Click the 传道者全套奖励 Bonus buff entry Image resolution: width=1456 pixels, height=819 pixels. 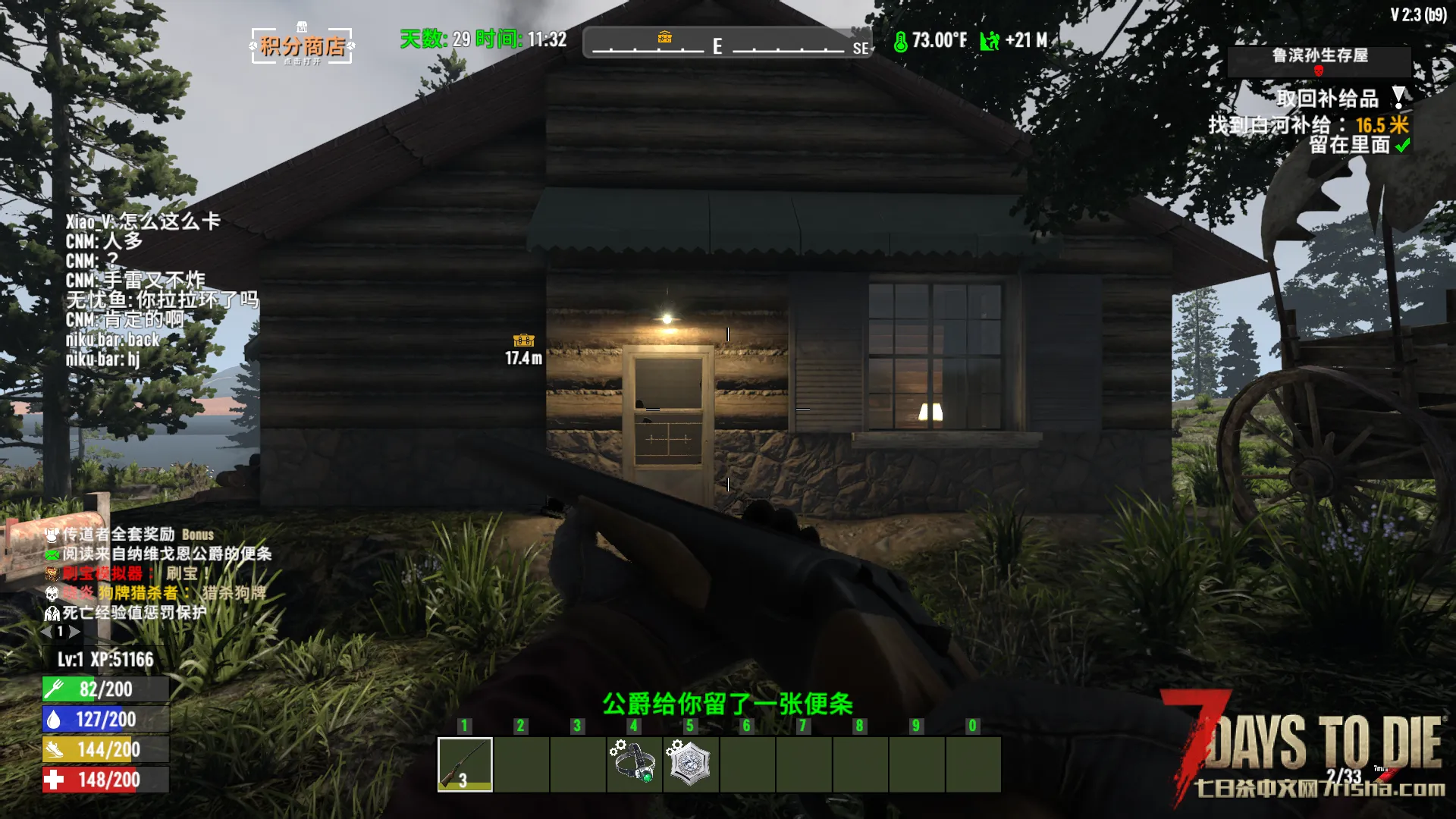(x=129, y=535)
